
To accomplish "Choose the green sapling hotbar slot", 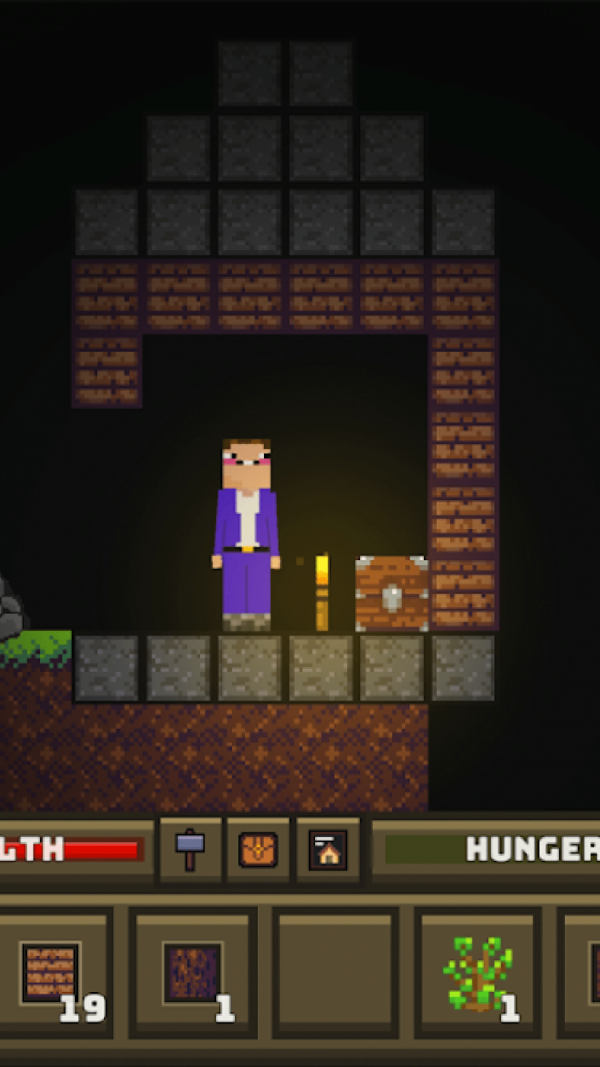I will click(478, 973).
